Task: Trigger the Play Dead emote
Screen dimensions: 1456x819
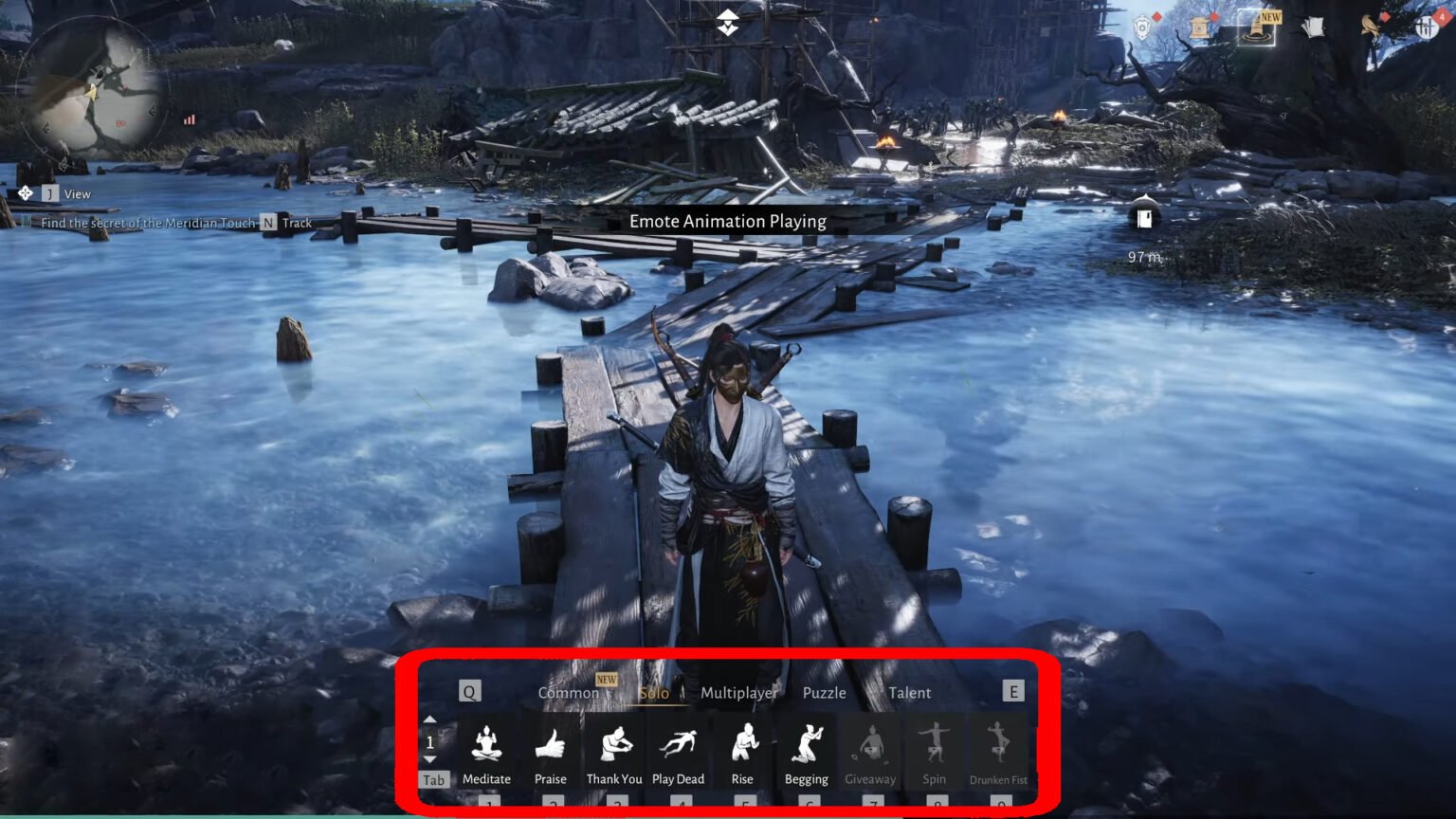Action: (679, 745)
